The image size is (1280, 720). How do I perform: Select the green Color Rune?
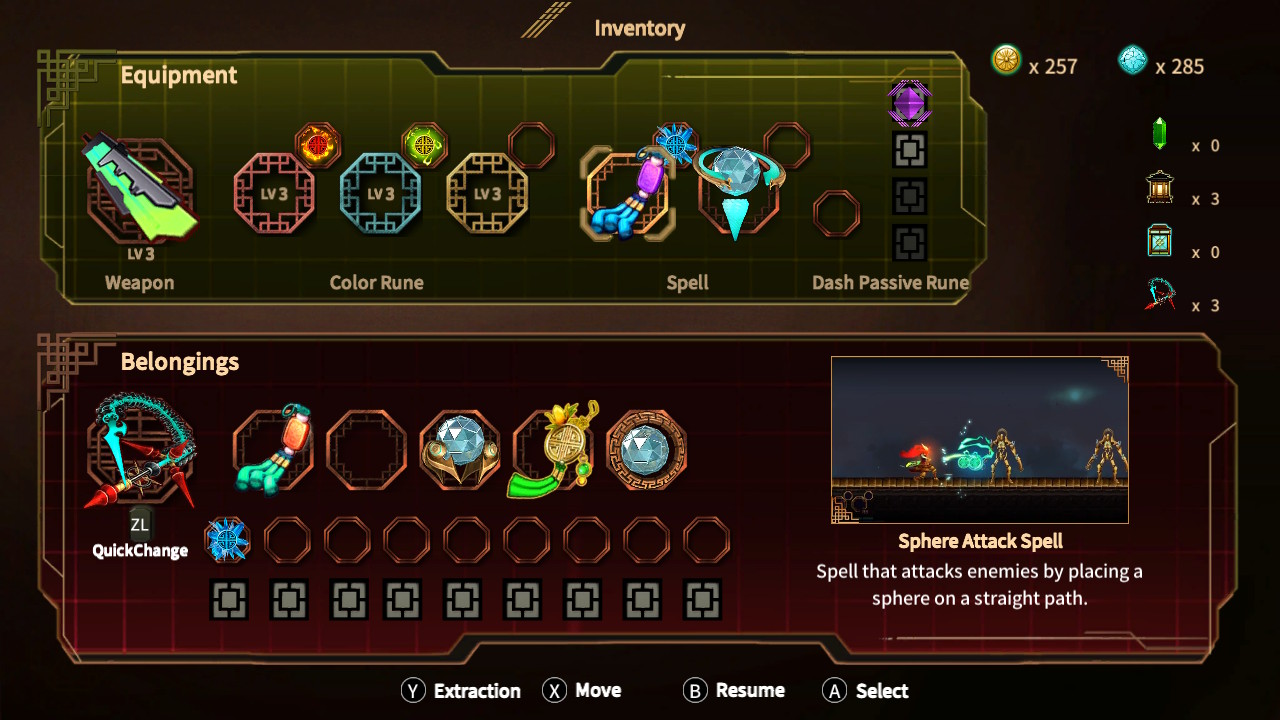coord(422,143)
